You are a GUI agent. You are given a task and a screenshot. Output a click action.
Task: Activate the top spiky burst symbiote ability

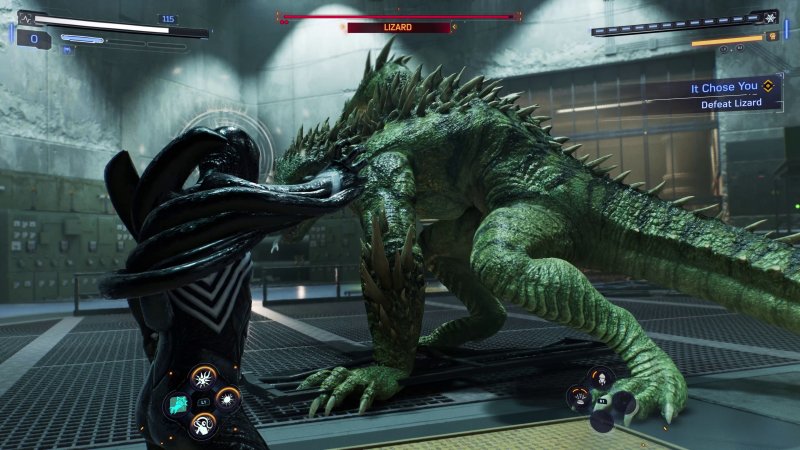[202, 379]
